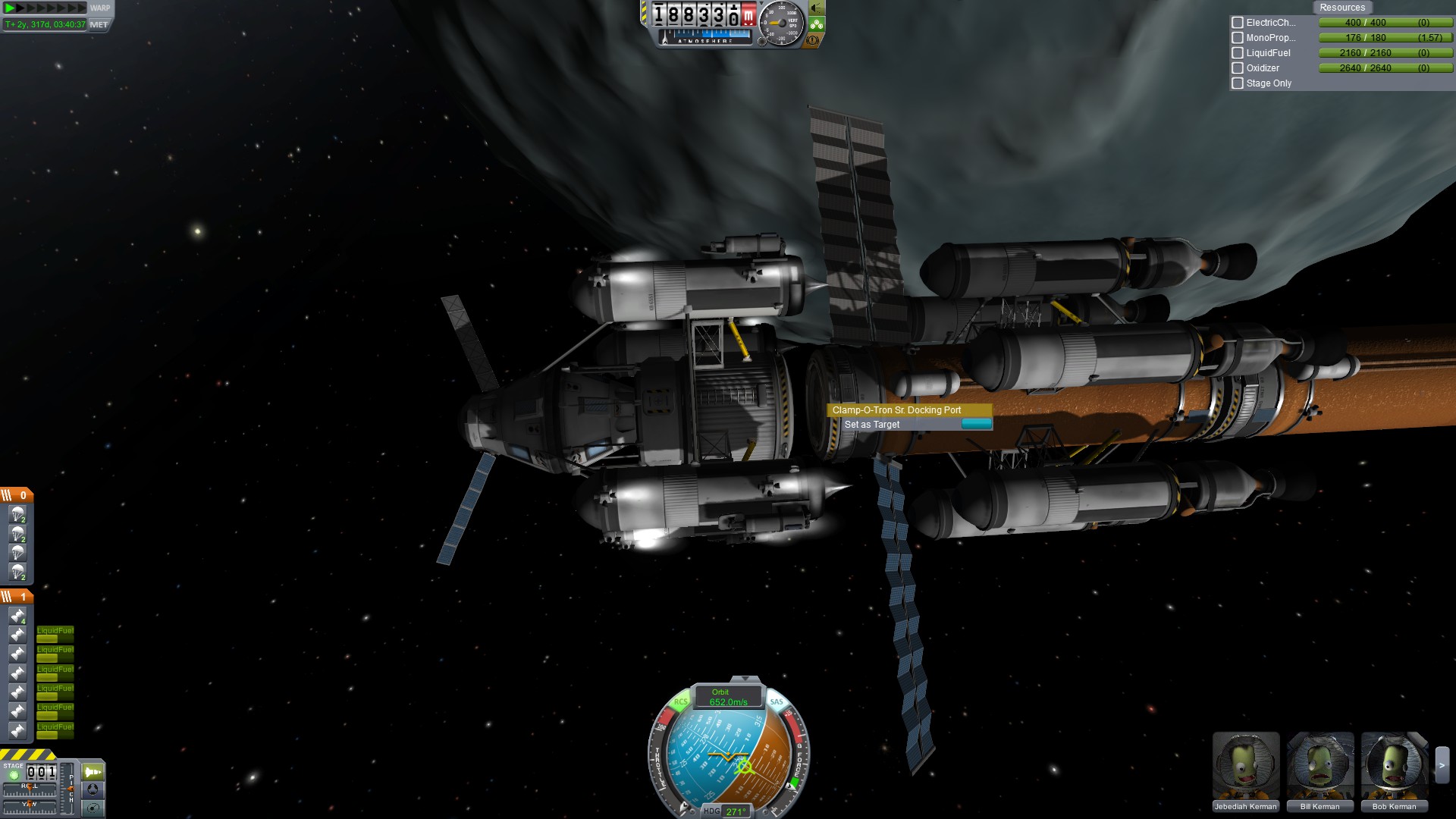Activate the abort warning button
Screen dimensions: 1456x819
(813, 39)
